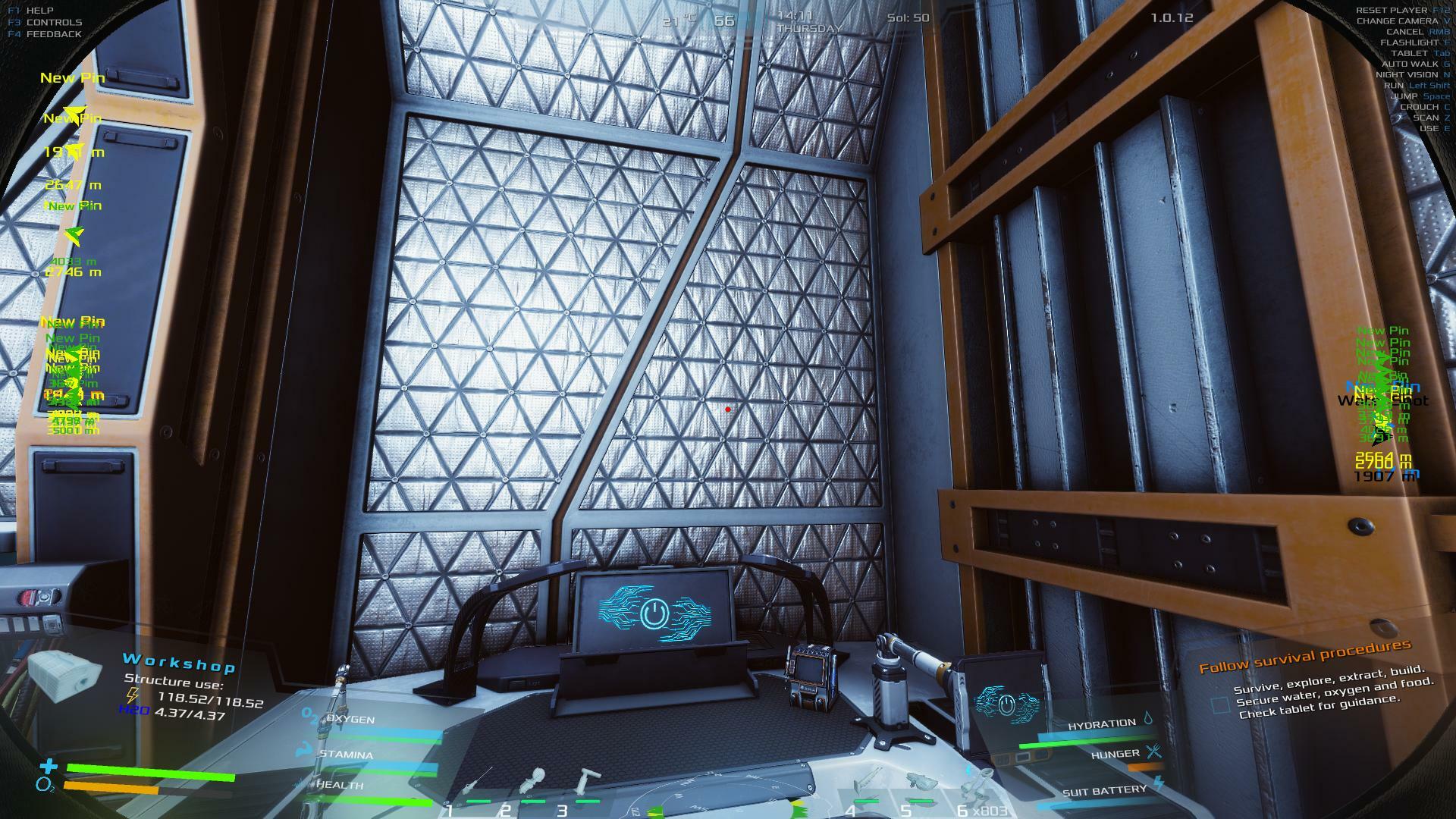This screenshot has height=819, width=1456.
Task: Click the Workshop structure building icon
Action: coord(66,676)
